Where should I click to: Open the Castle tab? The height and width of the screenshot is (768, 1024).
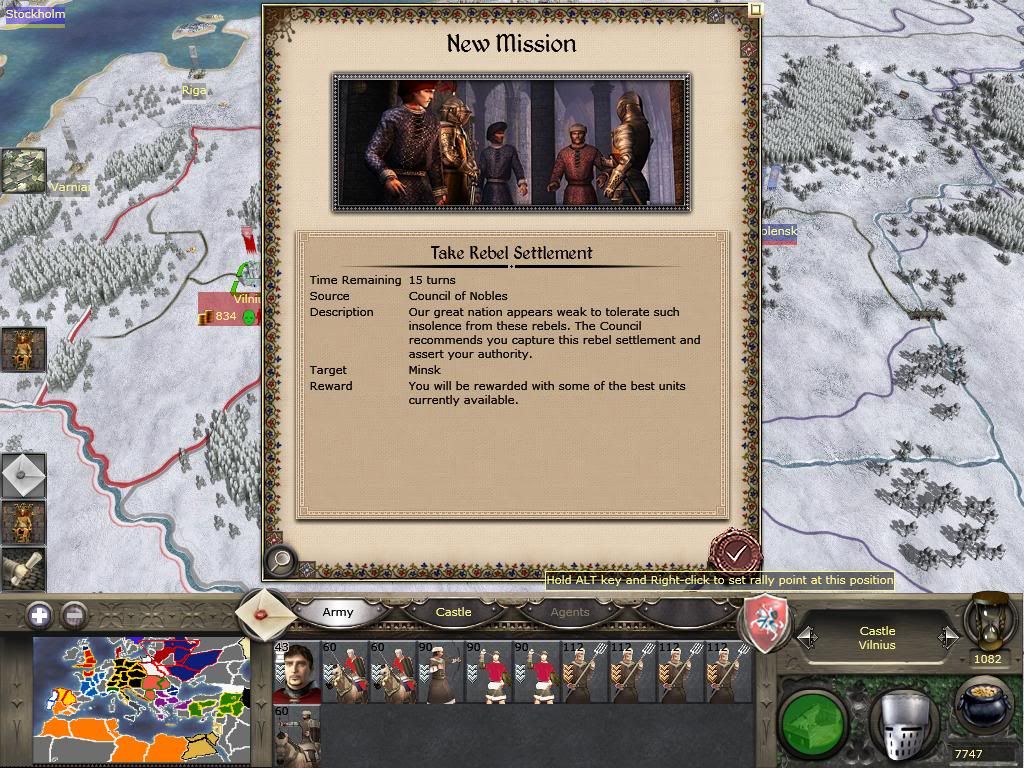pyautogui.click(x=453, y=612)
